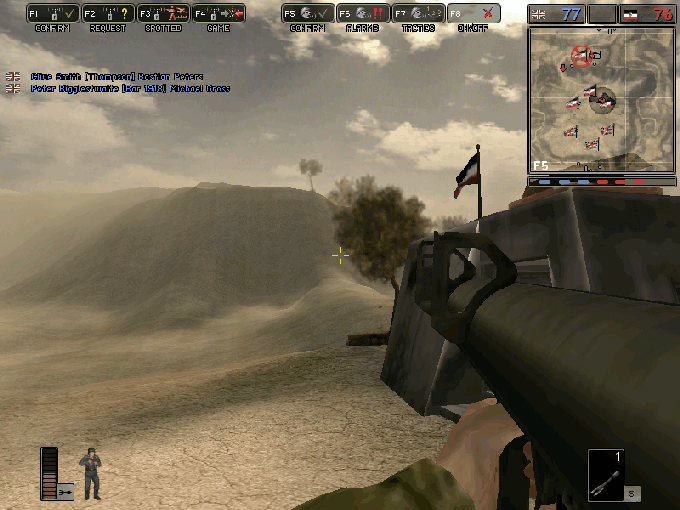This screenshot has height=510, width=680.
Task: Click the soldier stance icon
Action: [x=92, y=473]
